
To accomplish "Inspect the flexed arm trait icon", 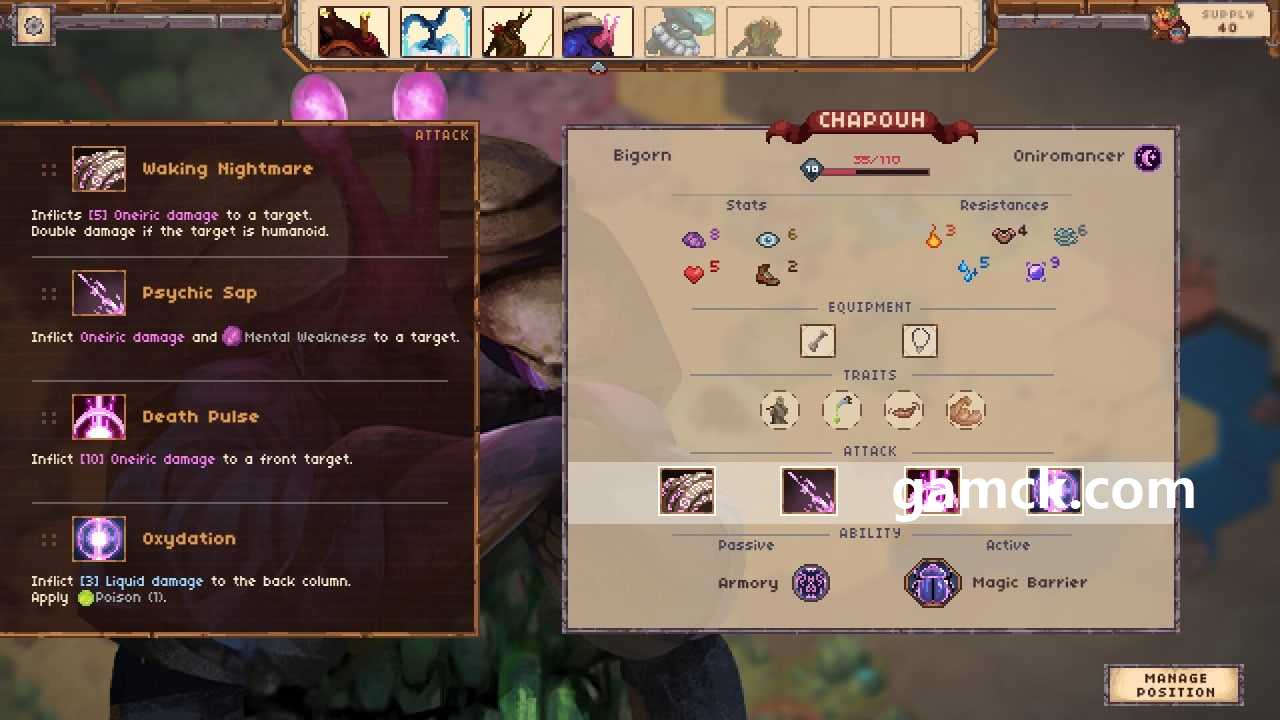I will click(x=966, y=410).
